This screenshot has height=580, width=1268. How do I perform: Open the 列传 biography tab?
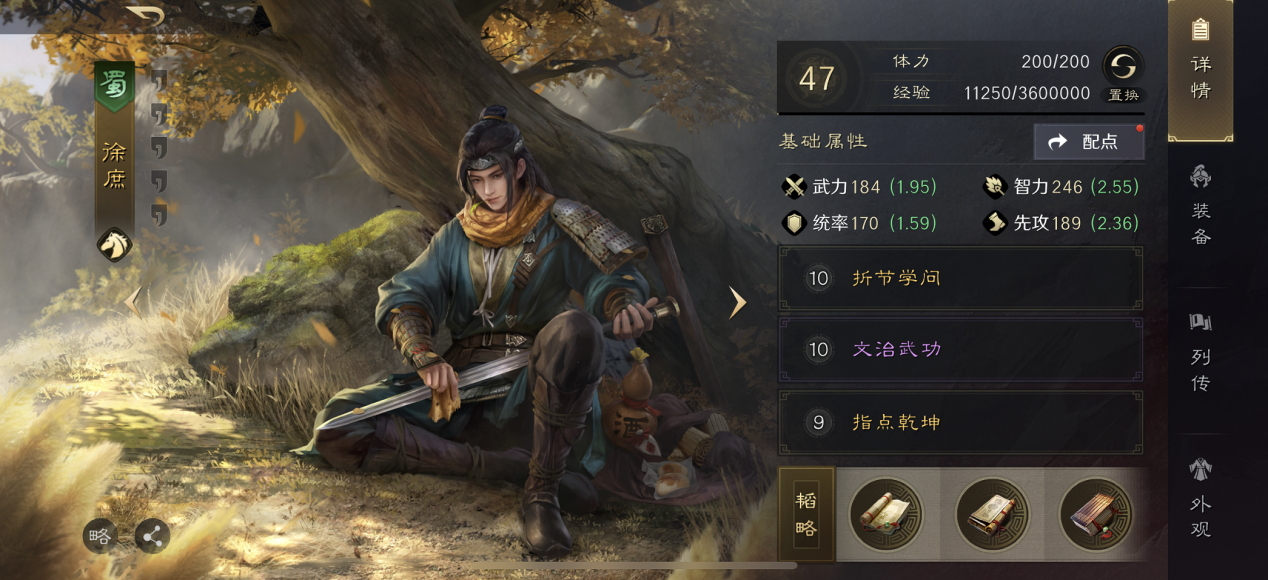click(x=1200, y=355)
